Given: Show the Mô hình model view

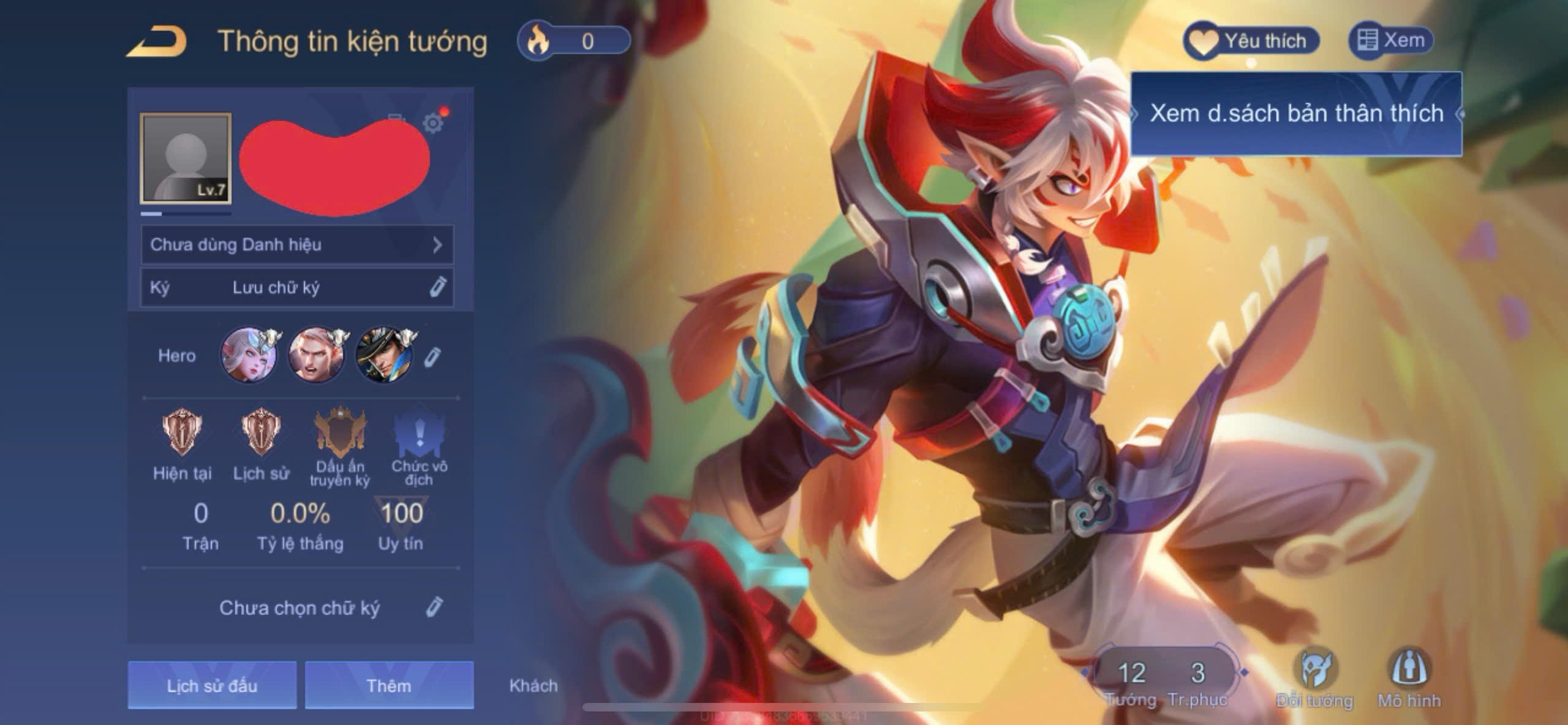Looking at the screenshot, I should coord(1409,678).
